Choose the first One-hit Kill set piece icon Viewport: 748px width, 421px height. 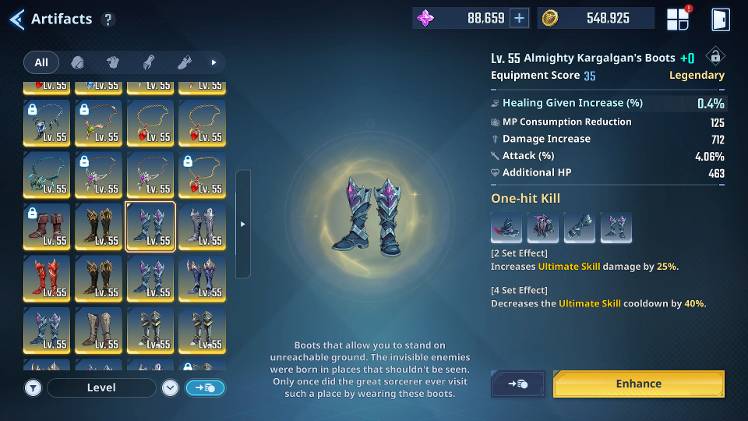point(506,228)
